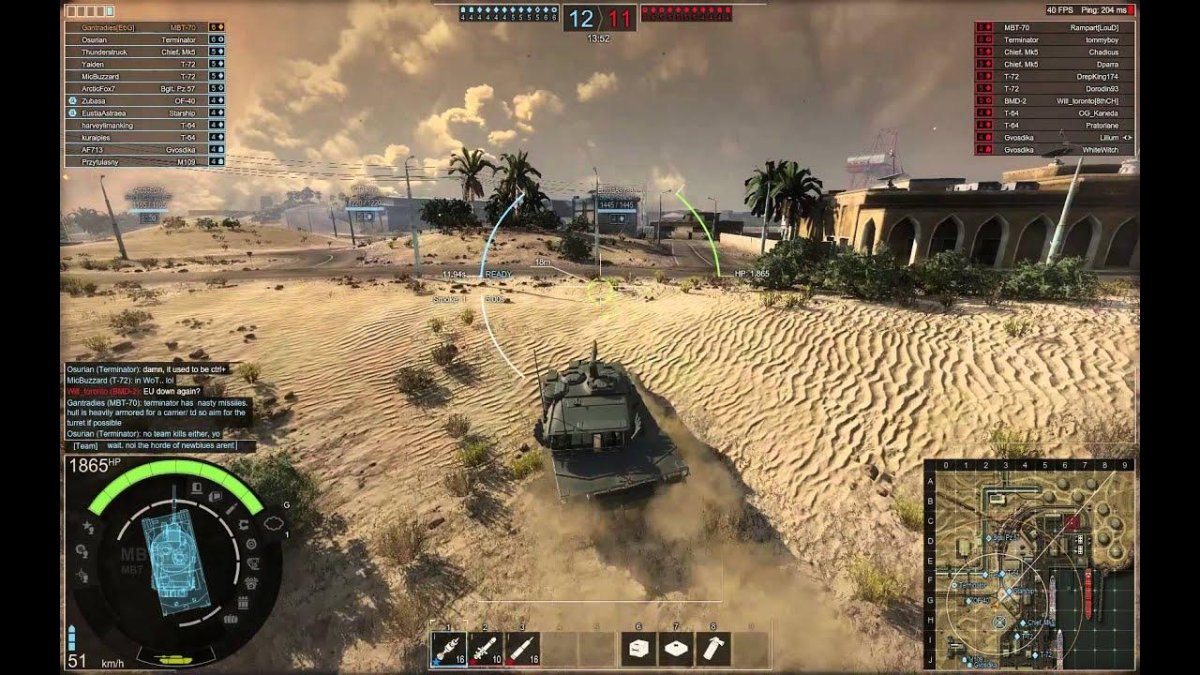Use the repair kit box in slot 6
This screenshot has width=1200, height=675.
coord(639,649)
